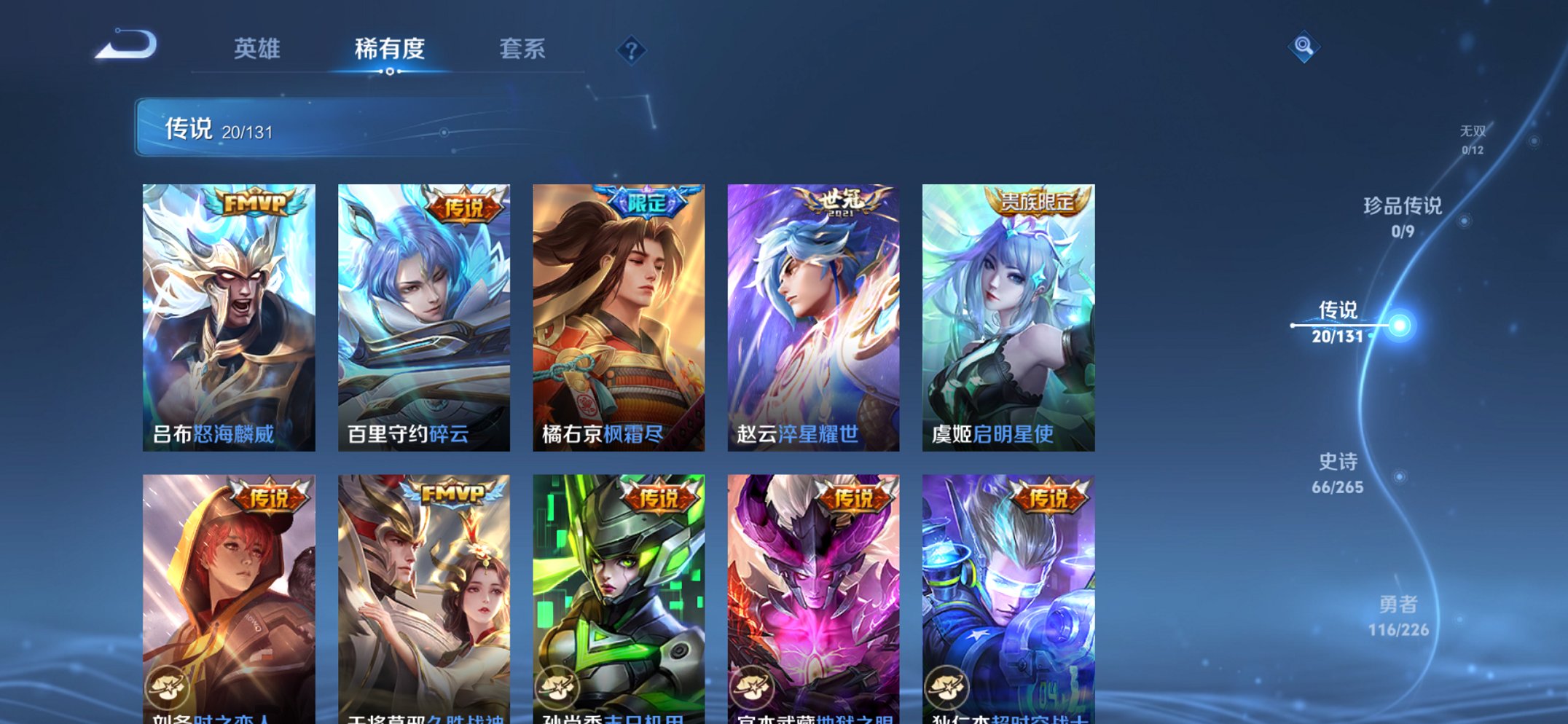The height and width of the screenshot is (724, 1568).
Task: Open help via the question mark icon
Action: pyautogui.click(x=633, y=49)
